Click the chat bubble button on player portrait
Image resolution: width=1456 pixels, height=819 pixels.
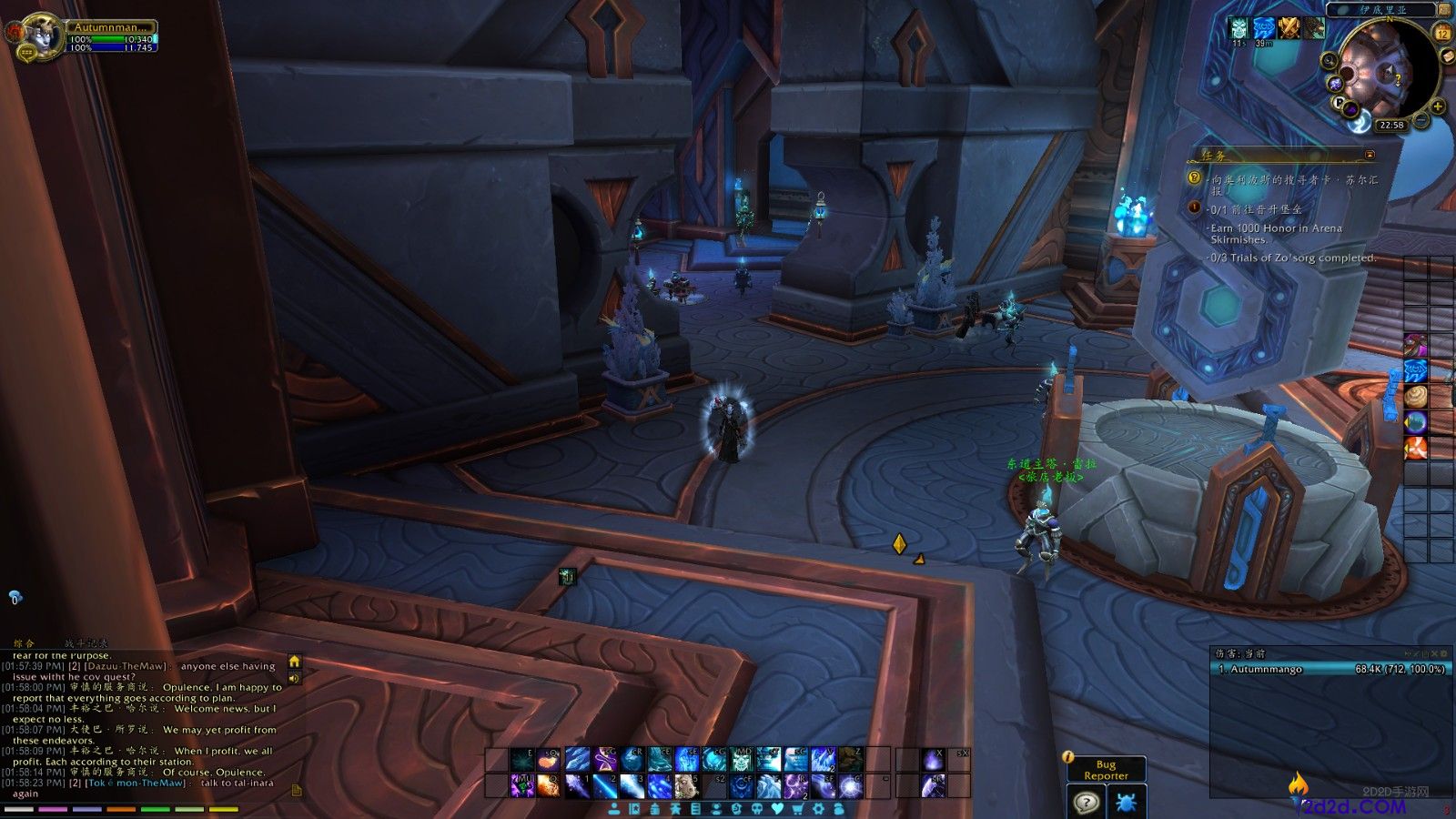coord(25,53)
